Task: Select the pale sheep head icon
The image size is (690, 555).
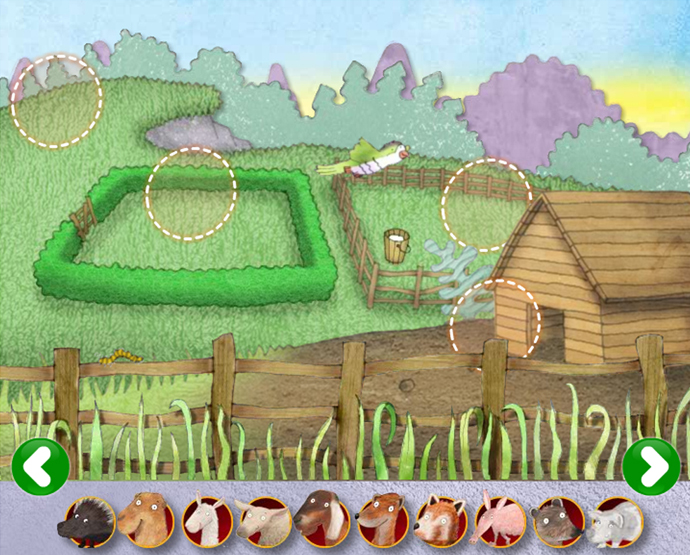Action: point(263,521)
